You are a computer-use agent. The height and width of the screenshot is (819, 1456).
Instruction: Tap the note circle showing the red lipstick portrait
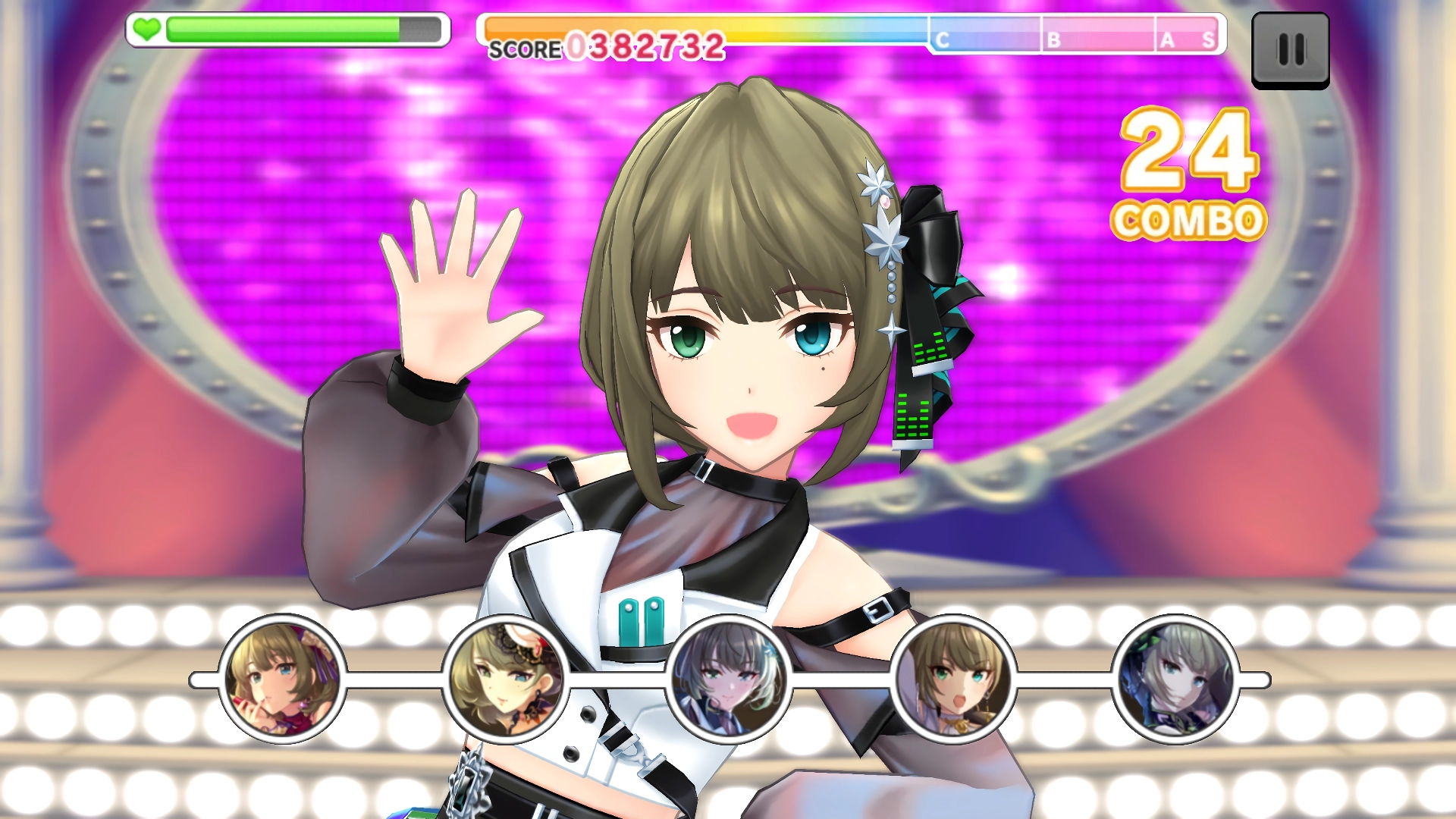282,679
